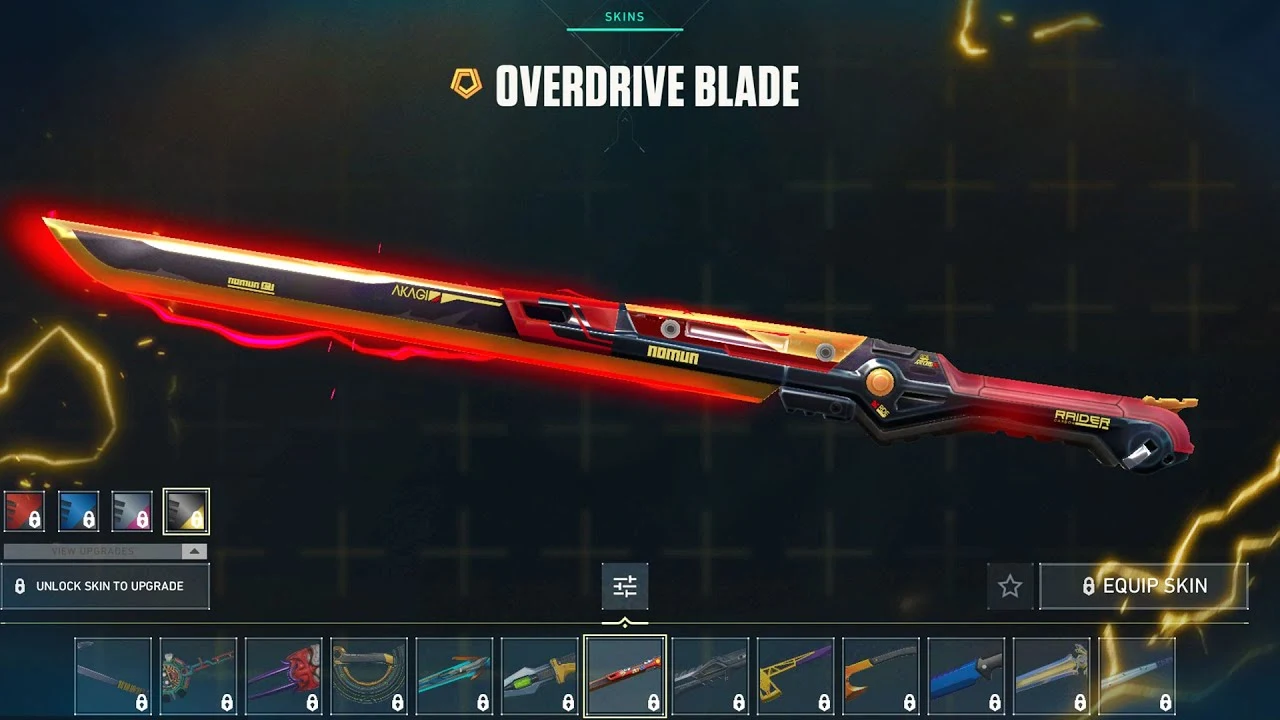Select the blue variant swatch

pos(79,511)
